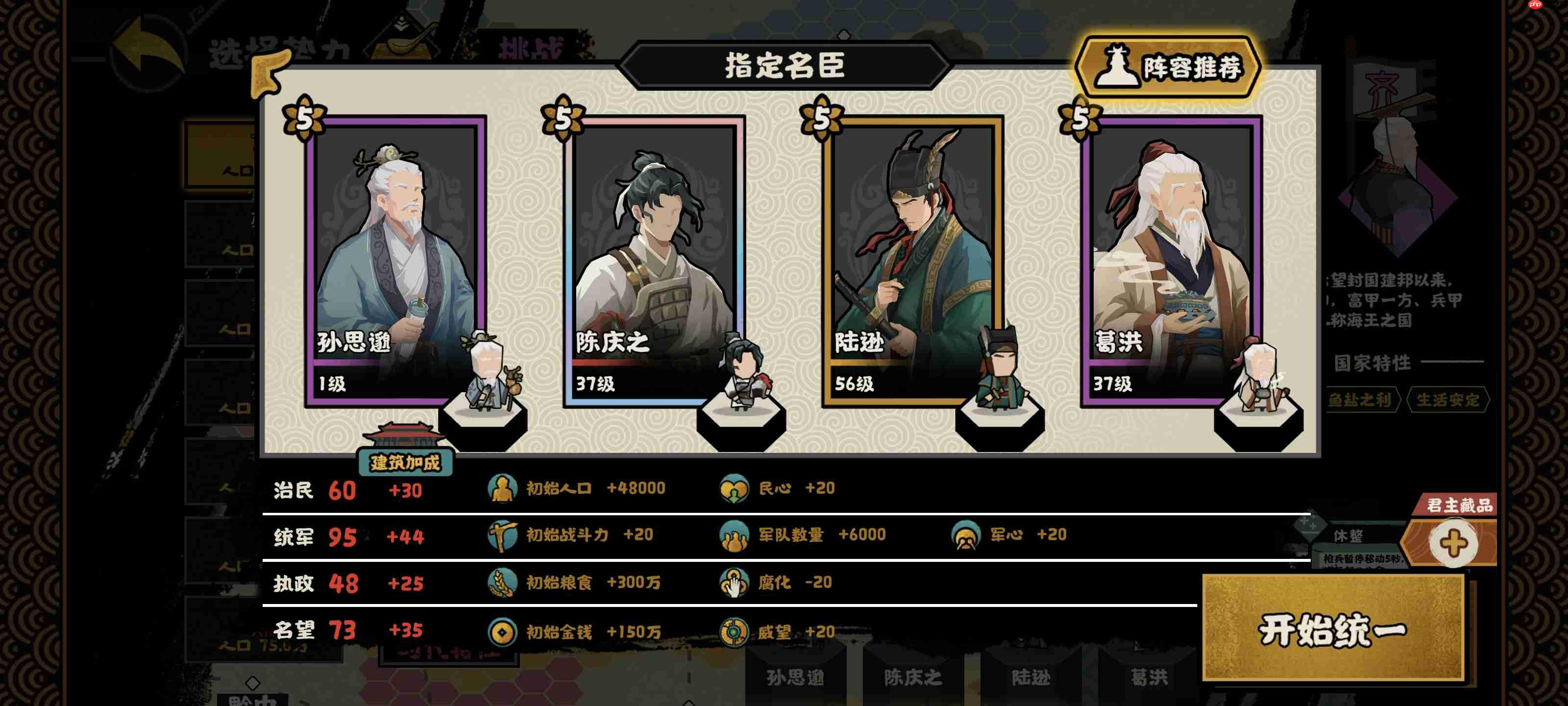Click the heart icon next to 民心 +20
The image size is (1568, 706).
tap(736, 488)
